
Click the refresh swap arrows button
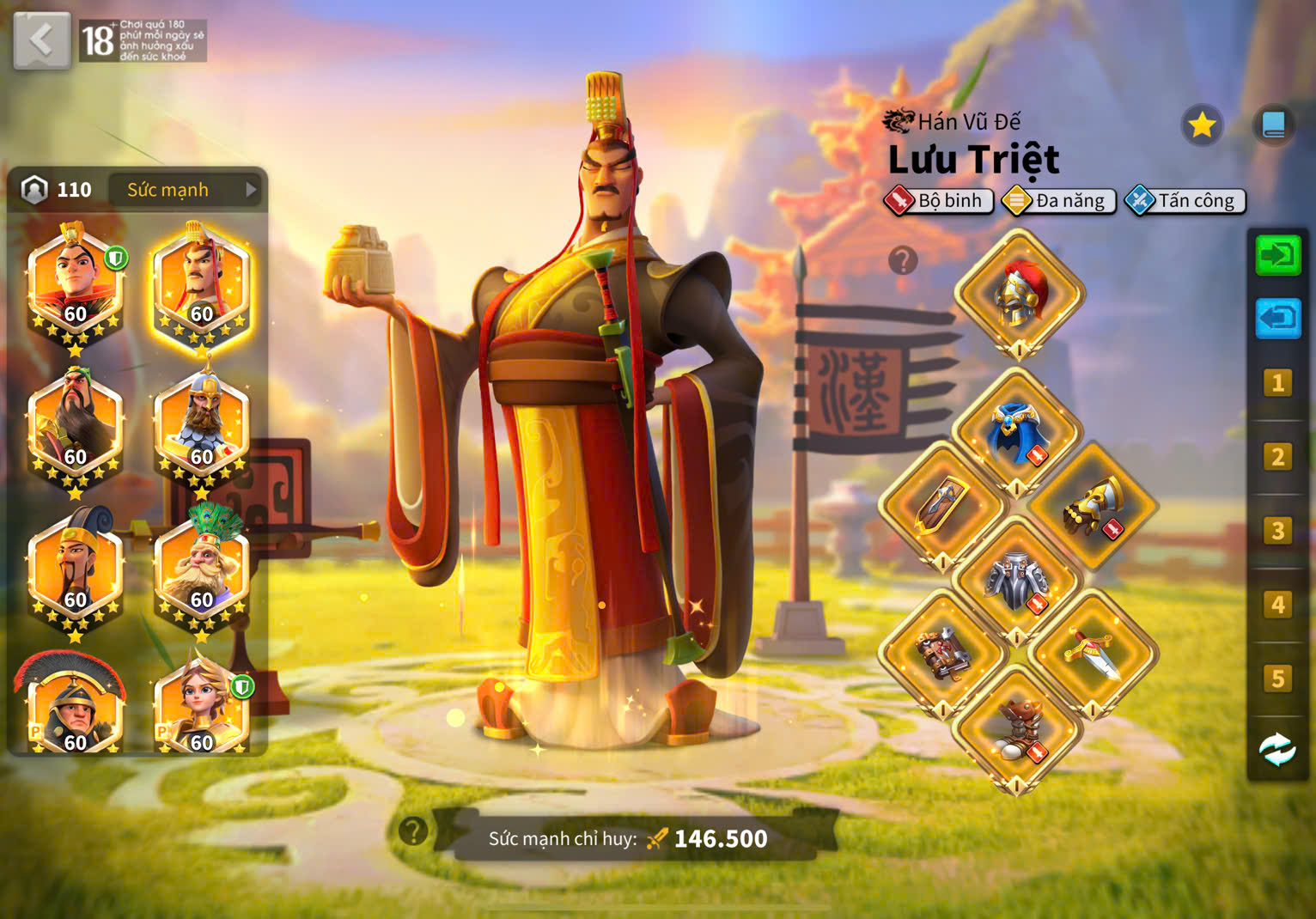[1277, 750]
